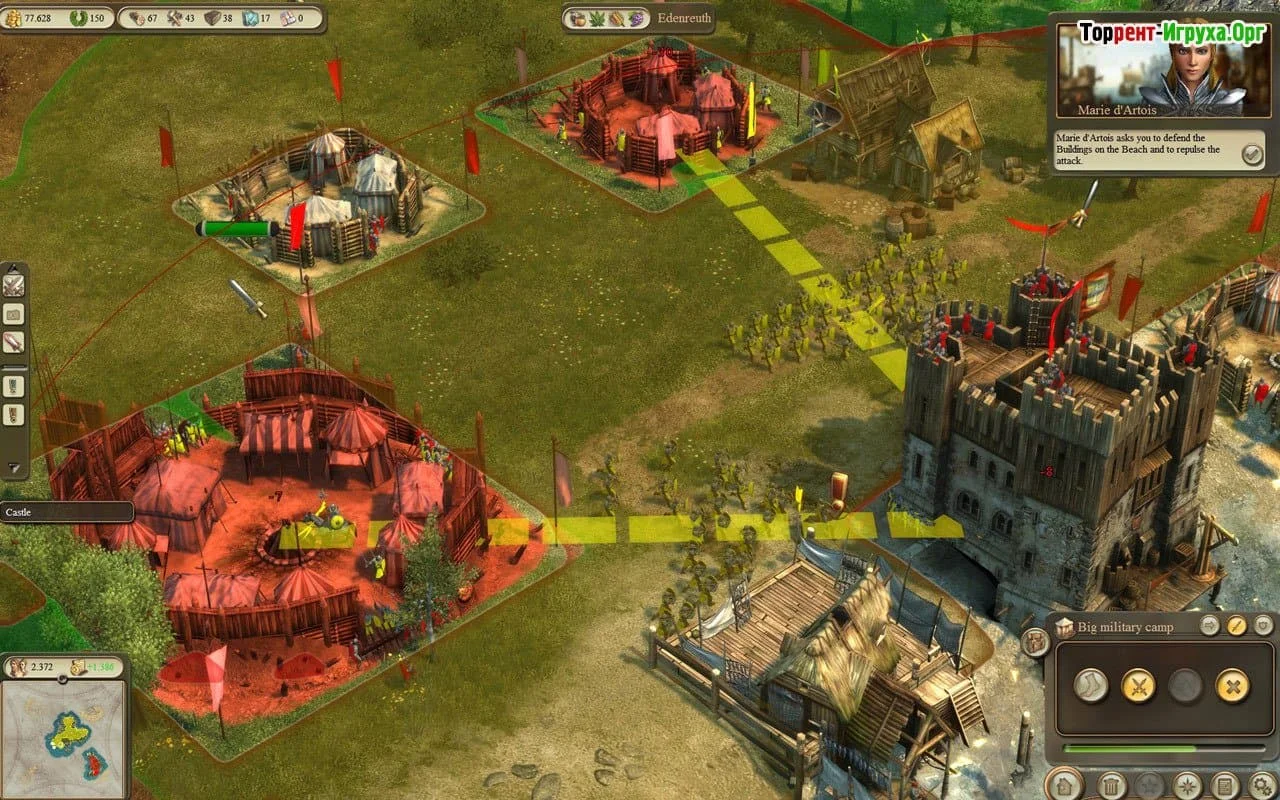The height and width of the screenshot is (800, 1280).
Task: Activate the crossed swords attack order
Action: 1138,685
